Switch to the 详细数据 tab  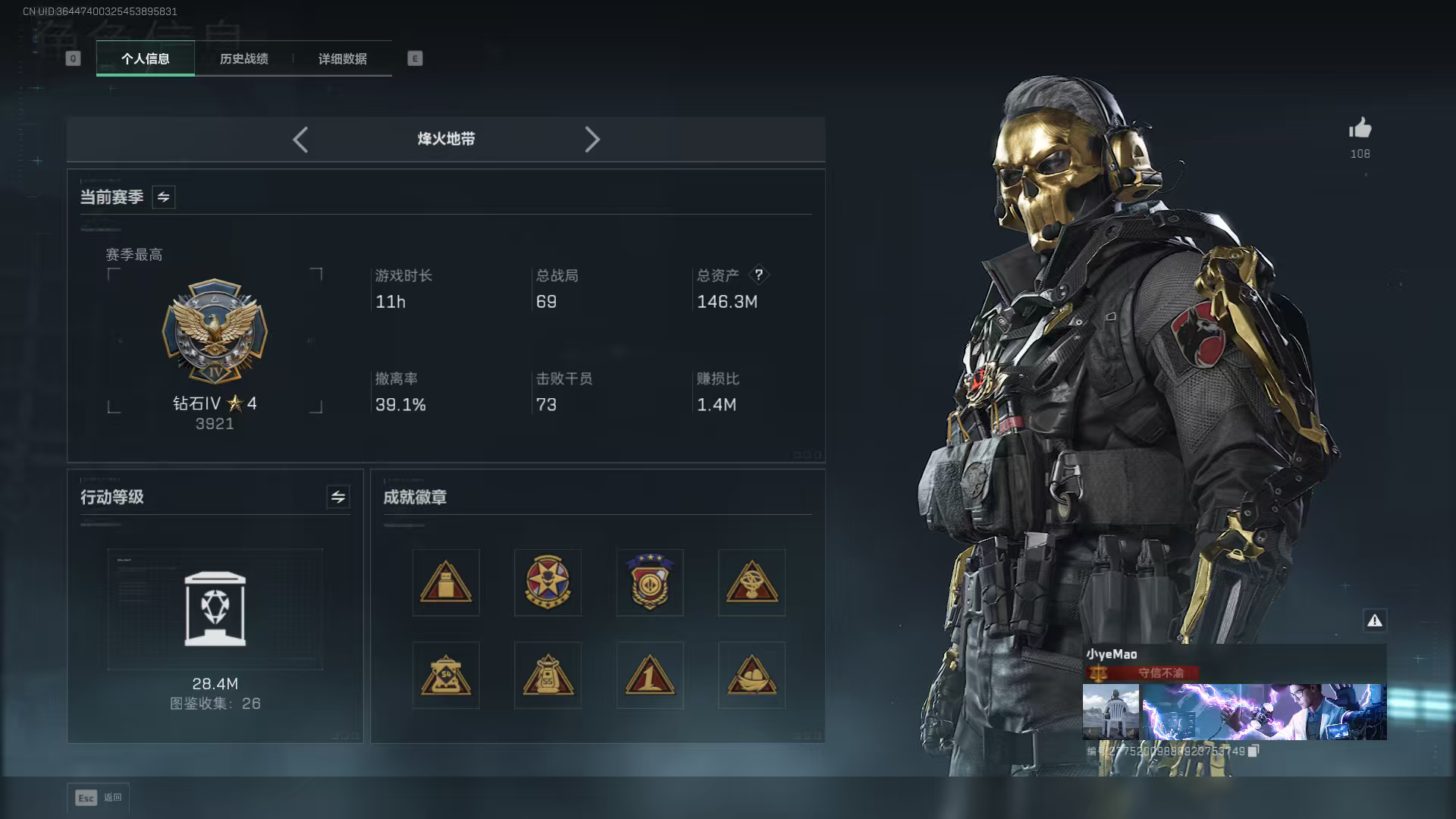[342, 59]
